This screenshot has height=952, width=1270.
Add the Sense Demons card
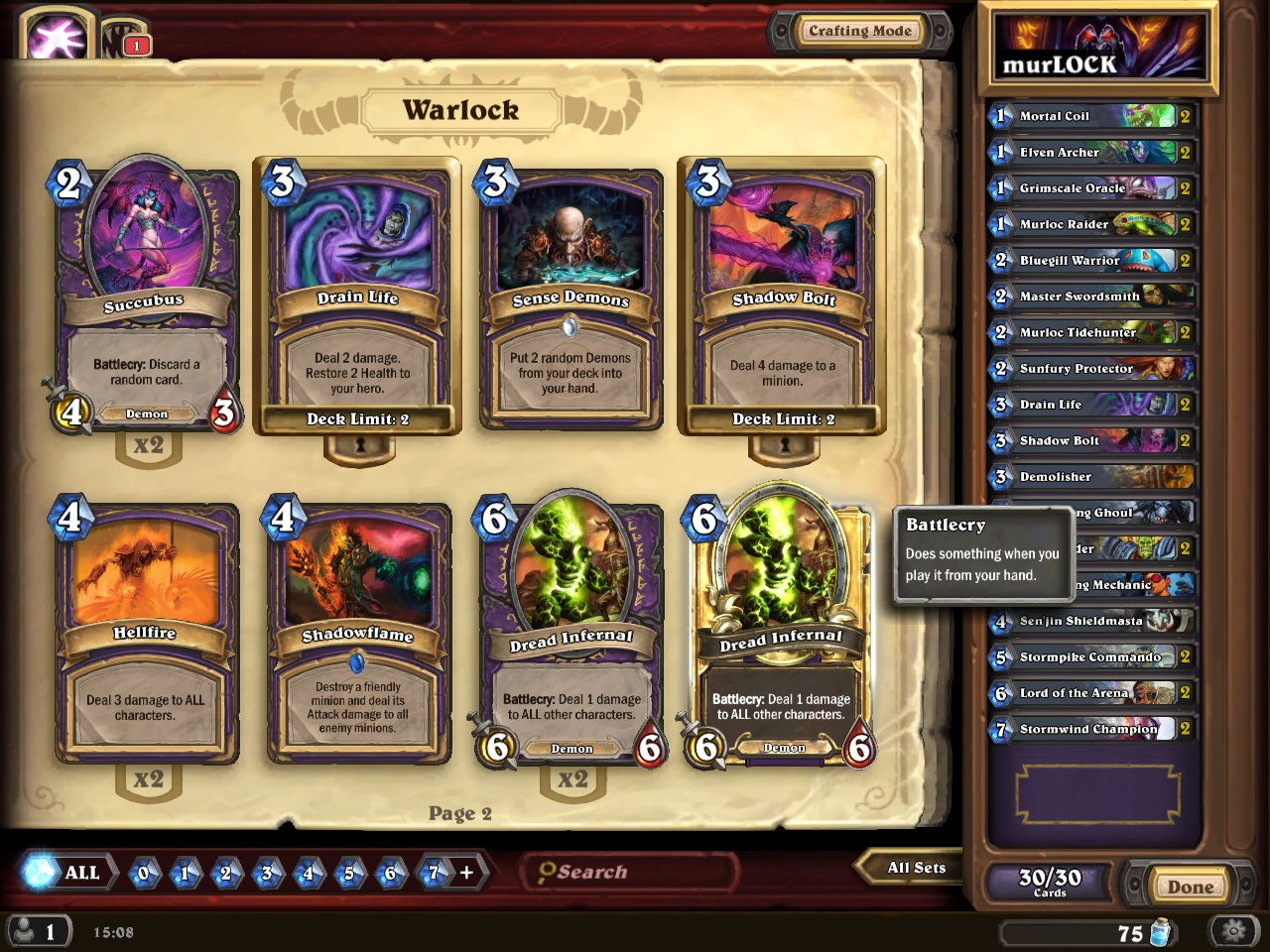click(570, 296)
